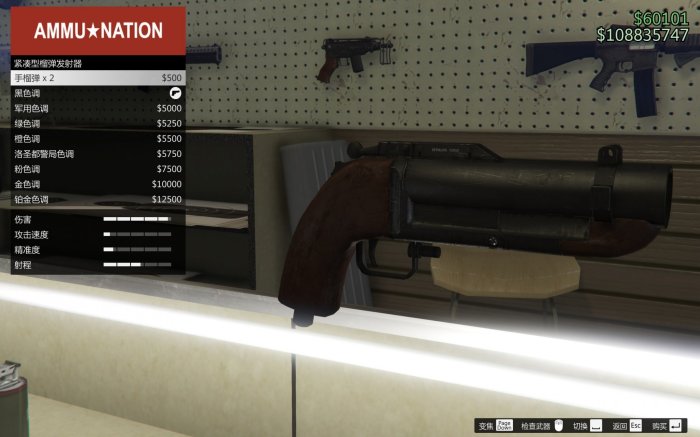Select the 铂金色调 tint for $12500
700x437 pixels.
(x=97, y=200)
